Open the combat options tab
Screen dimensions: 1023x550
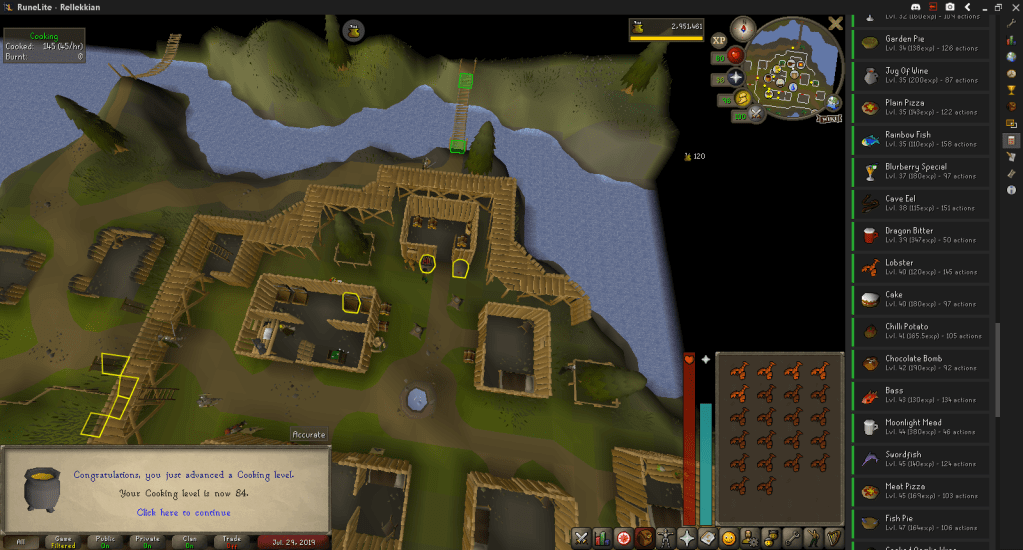(x=580, y=537)
